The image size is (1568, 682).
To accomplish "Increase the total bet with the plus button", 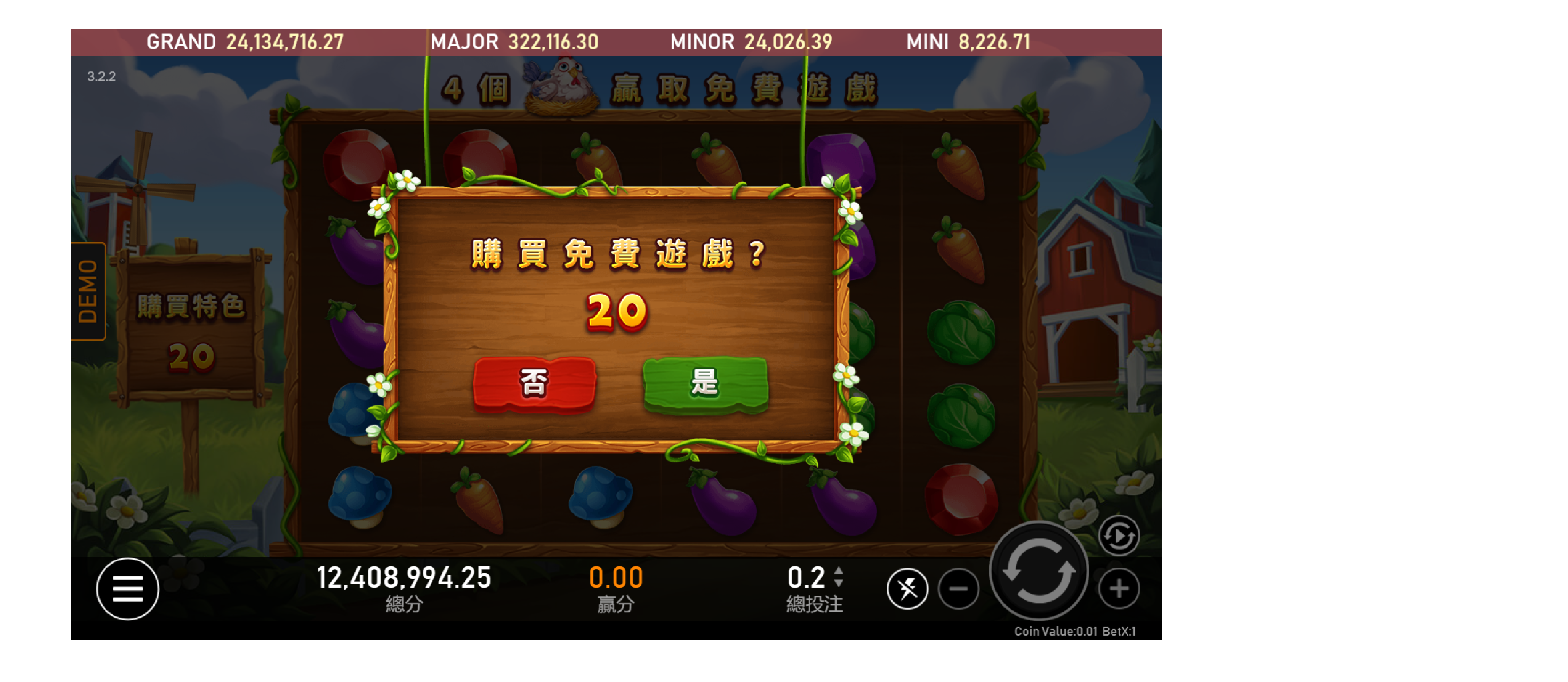I will 1118,588.
